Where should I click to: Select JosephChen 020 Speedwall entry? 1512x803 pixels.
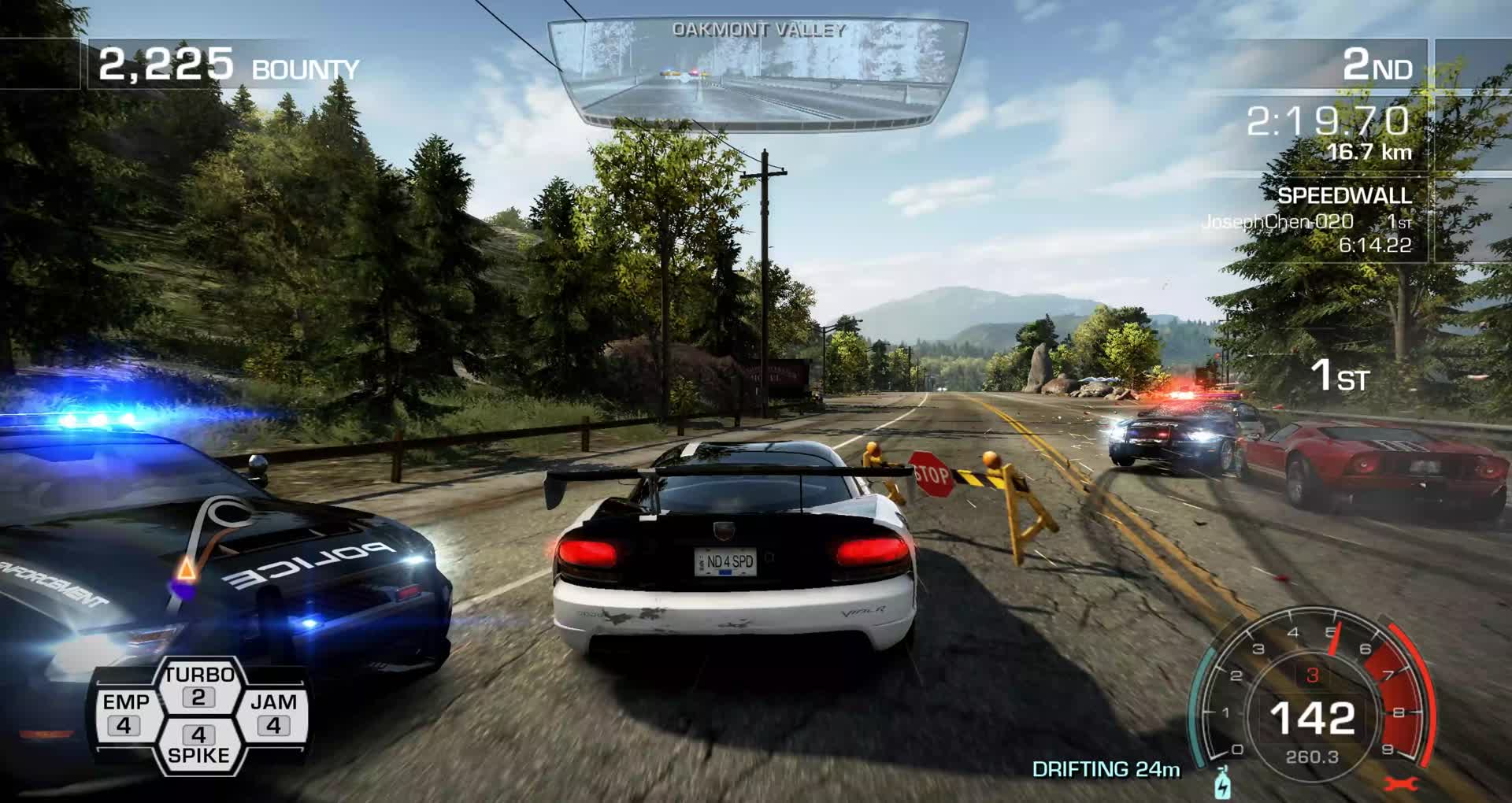click(x=1307, y=223)
